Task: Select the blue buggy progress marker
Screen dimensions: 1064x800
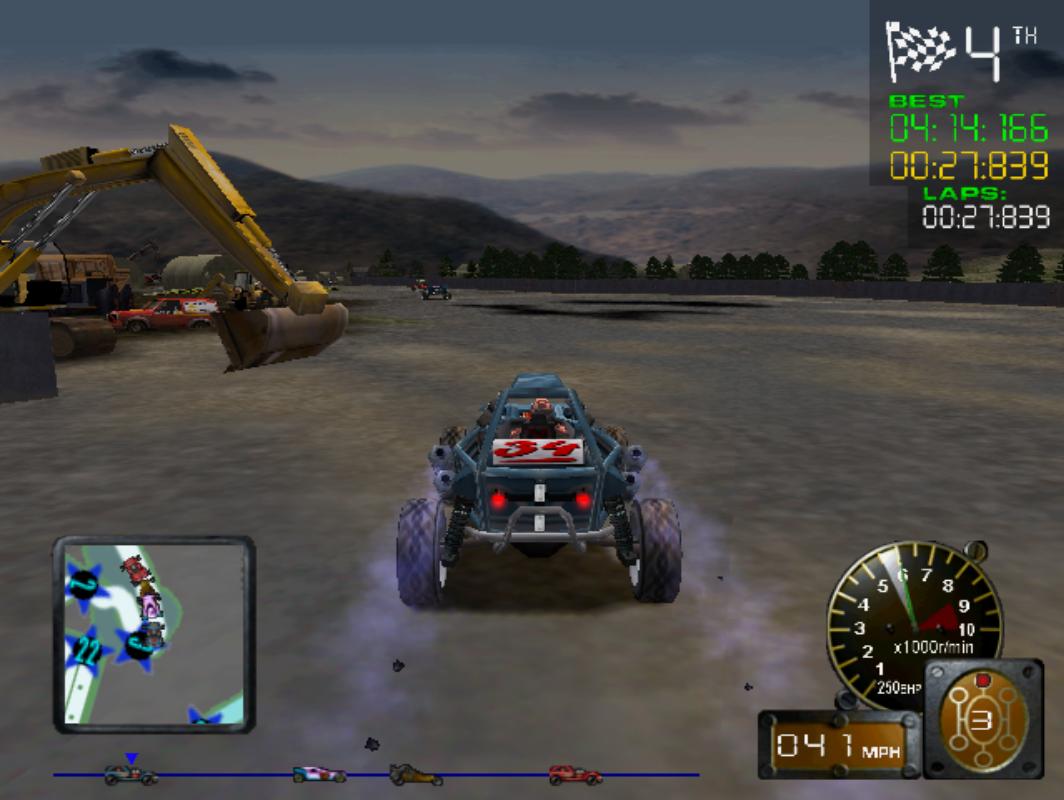Action: click(x=131, y=774)
